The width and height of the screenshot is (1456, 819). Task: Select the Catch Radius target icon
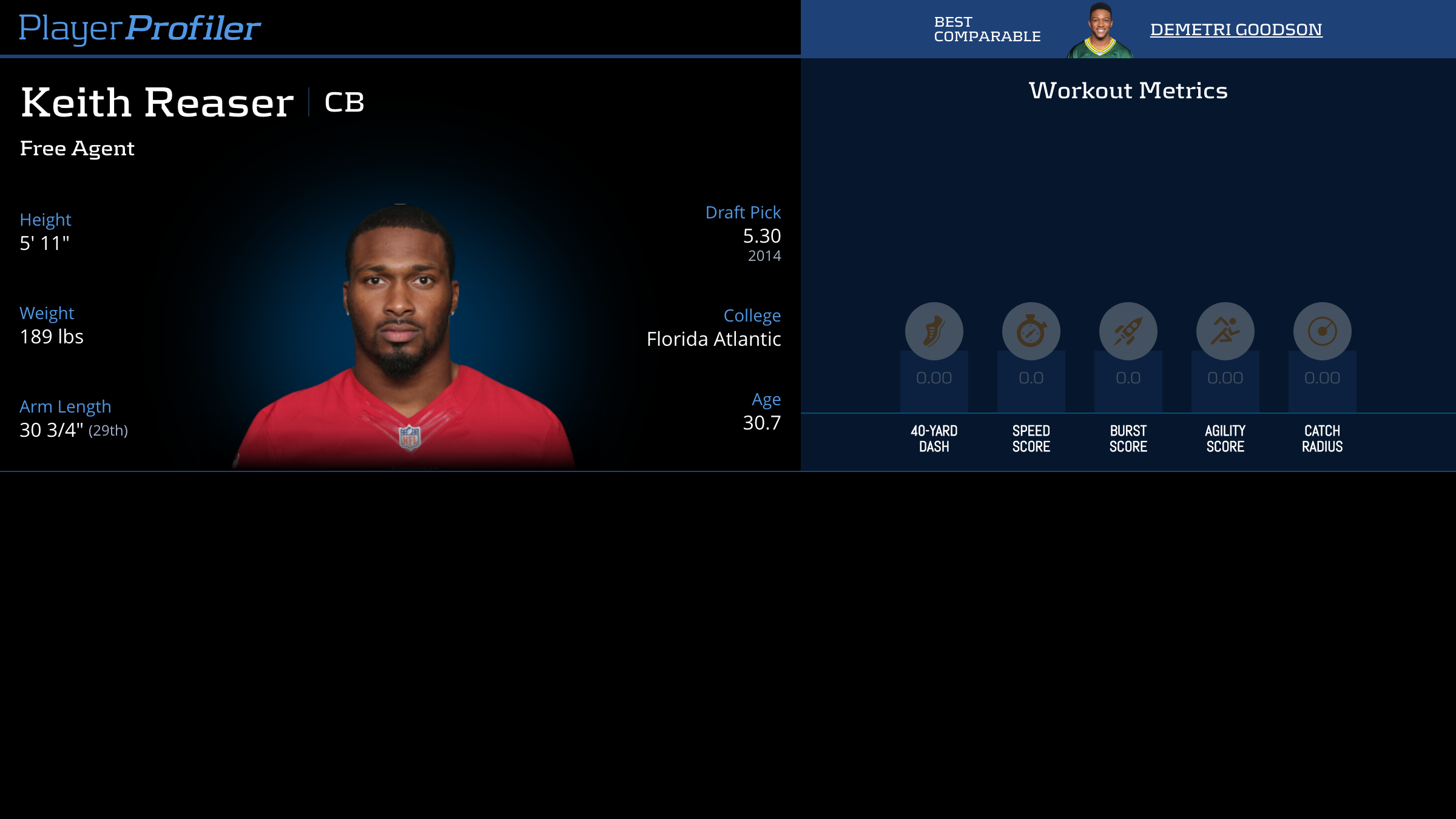[x=1322, y=331]
